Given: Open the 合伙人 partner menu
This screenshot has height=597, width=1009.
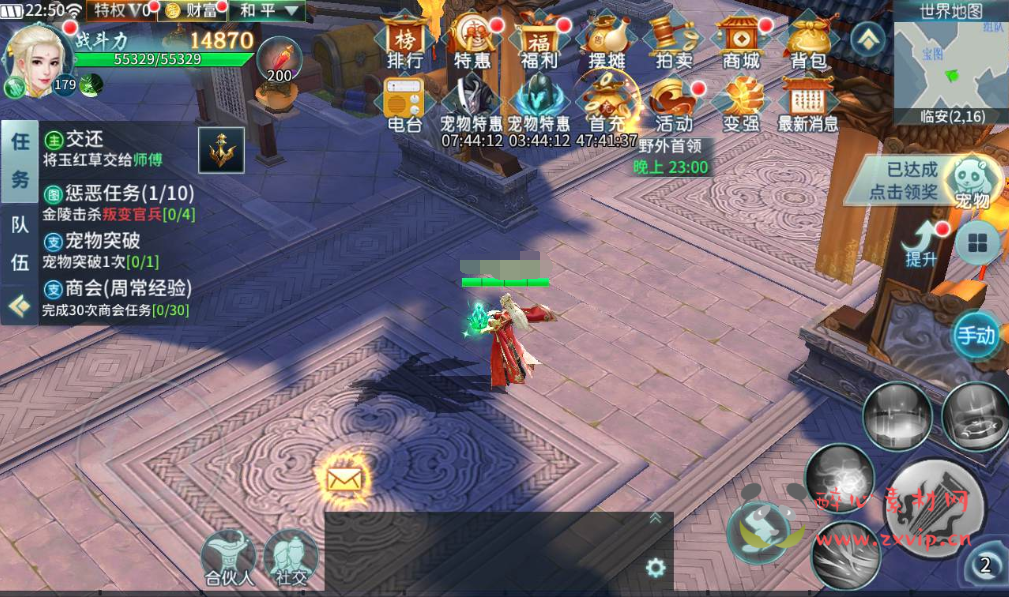Looking at the screenshot, I should tap(228, 557).
